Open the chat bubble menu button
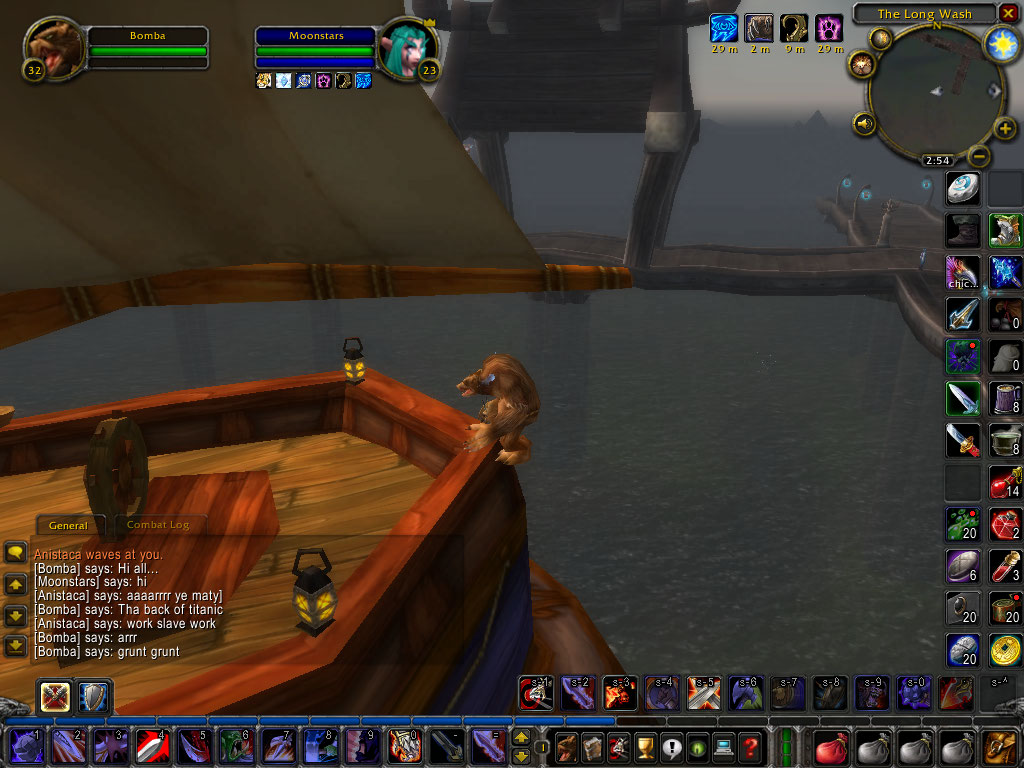1024x768 pixels. tap(15, 552)
